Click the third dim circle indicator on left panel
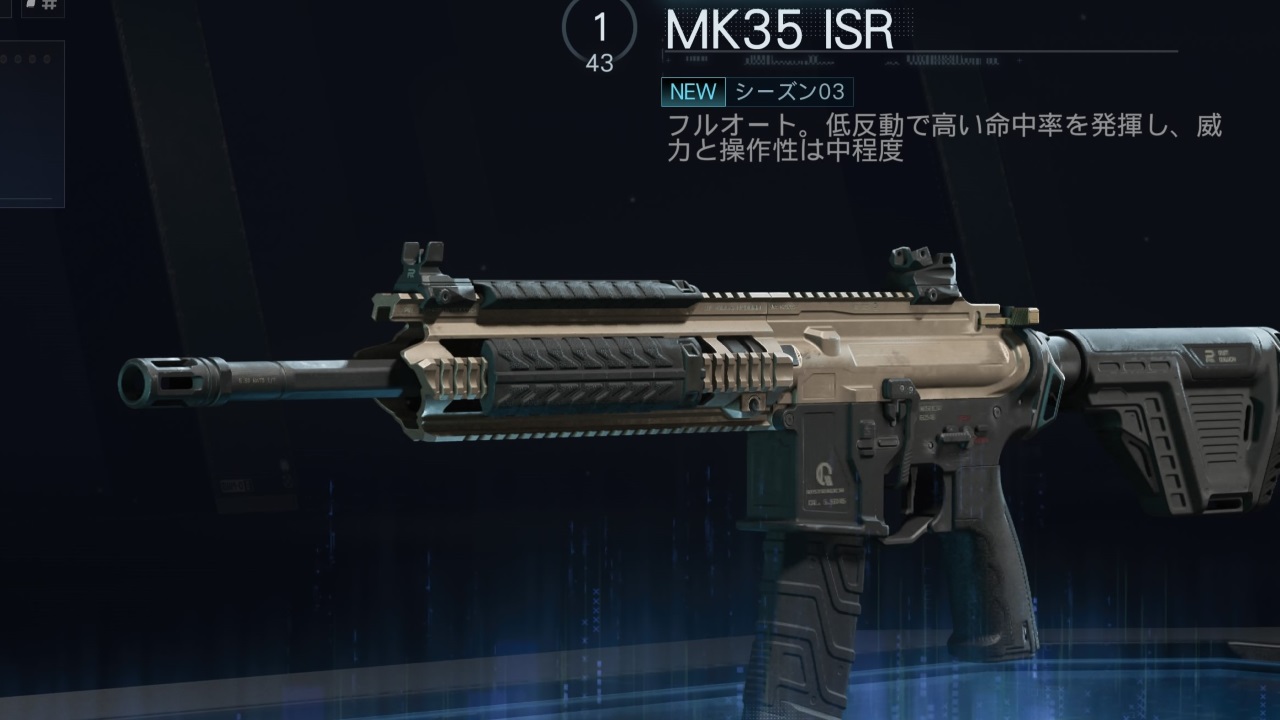Viewport: 1280px width, 720px height. [32, 58]
